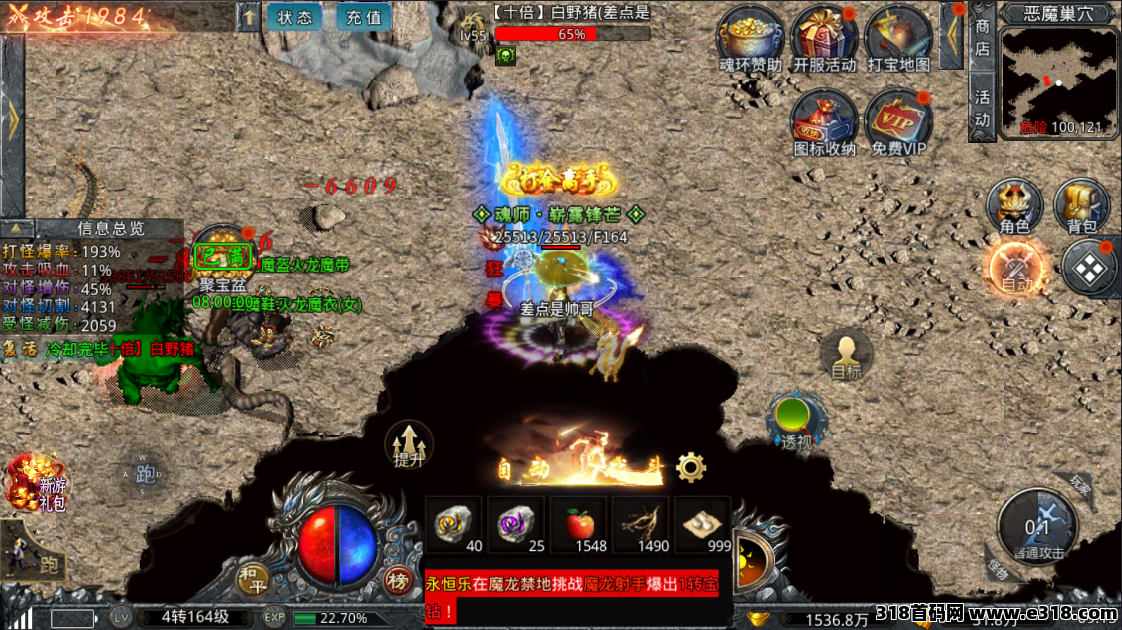Toggle the 自动 crossed-swords auto button
The width and height of the screenshot is (1122, 630).
coord(1017,269)
